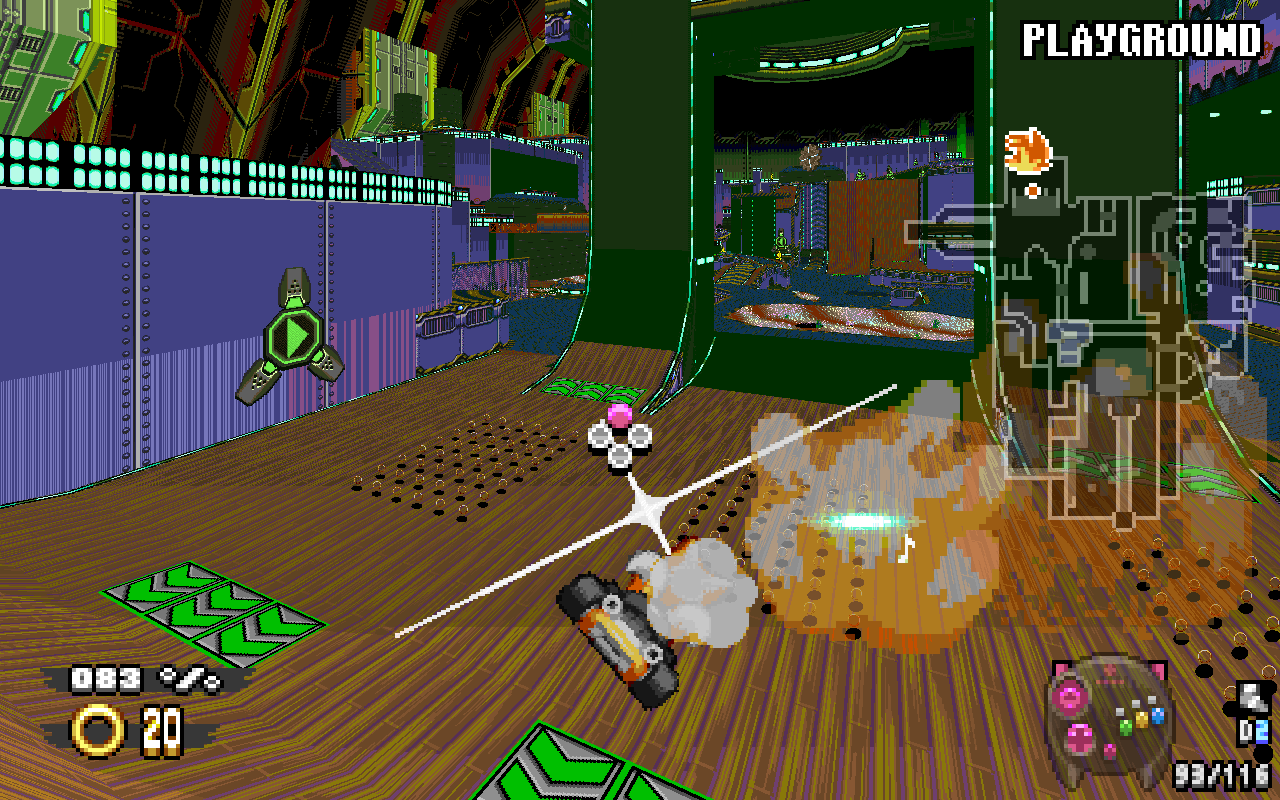Screen dimensions: 1280x800
Task: Click the green button on the input display
Action: click(x=1125, y=727)
